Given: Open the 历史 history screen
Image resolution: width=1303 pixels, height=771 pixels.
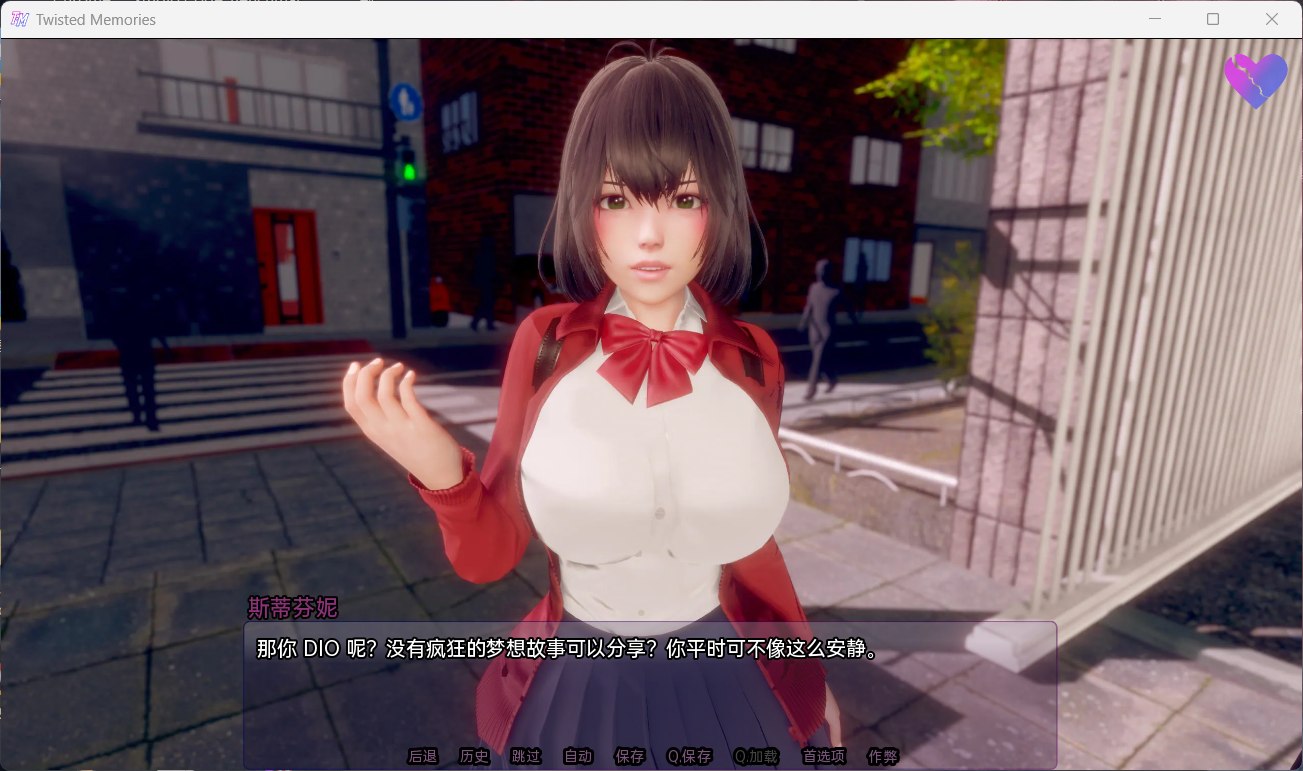Looking at the screenshot, I should (474, 757).
